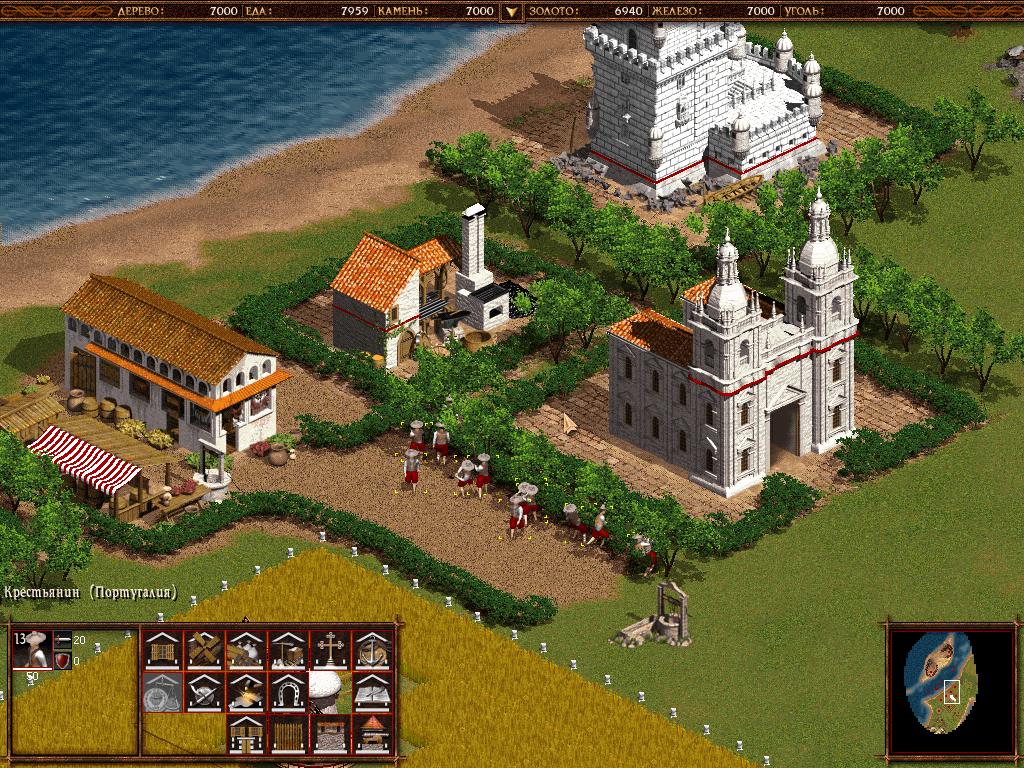Build the blacksmith forge with sparks icon

pyautogui.click(x=246, y=691)
